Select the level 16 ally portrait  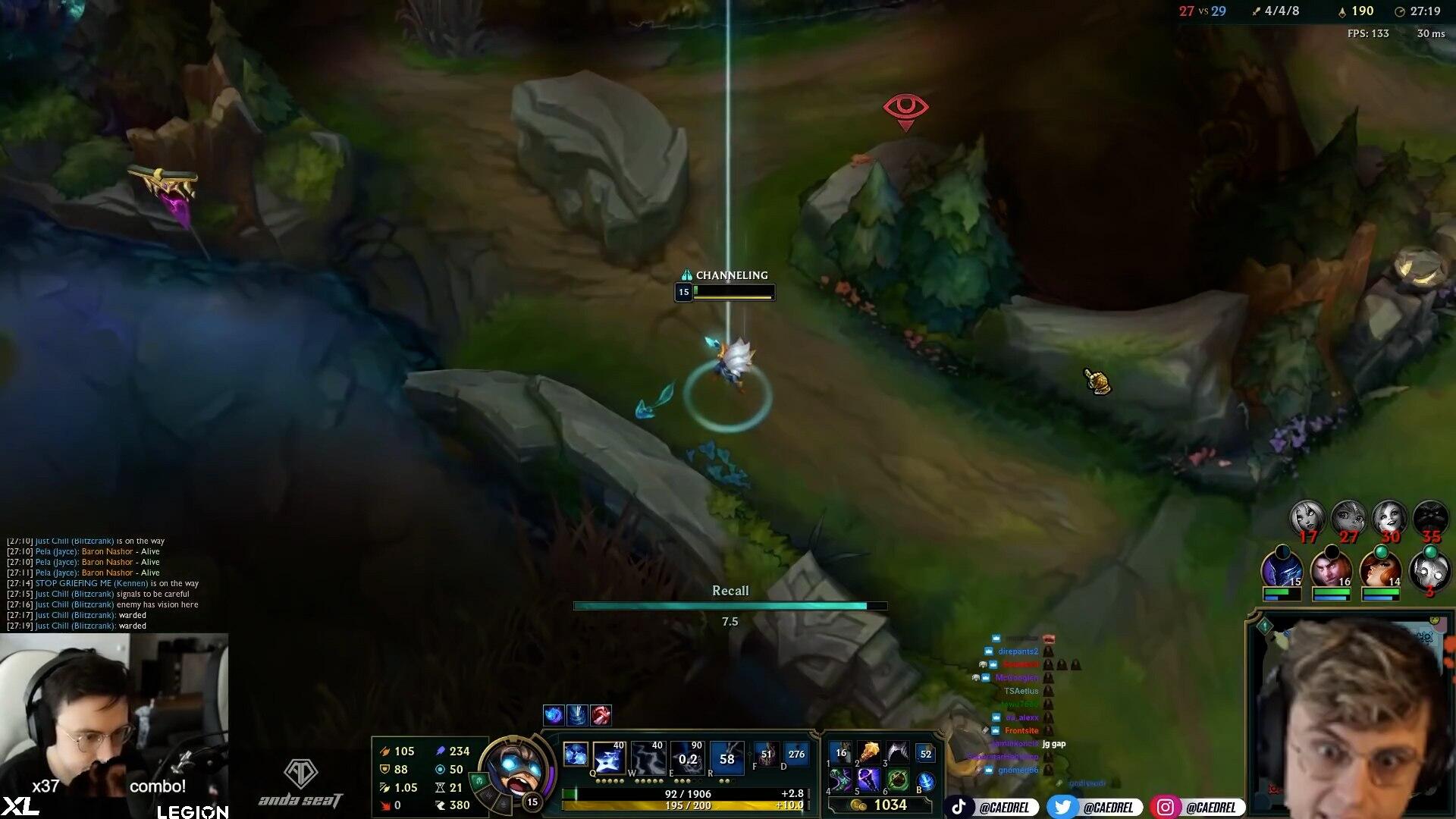click(x=1331, y=569)
